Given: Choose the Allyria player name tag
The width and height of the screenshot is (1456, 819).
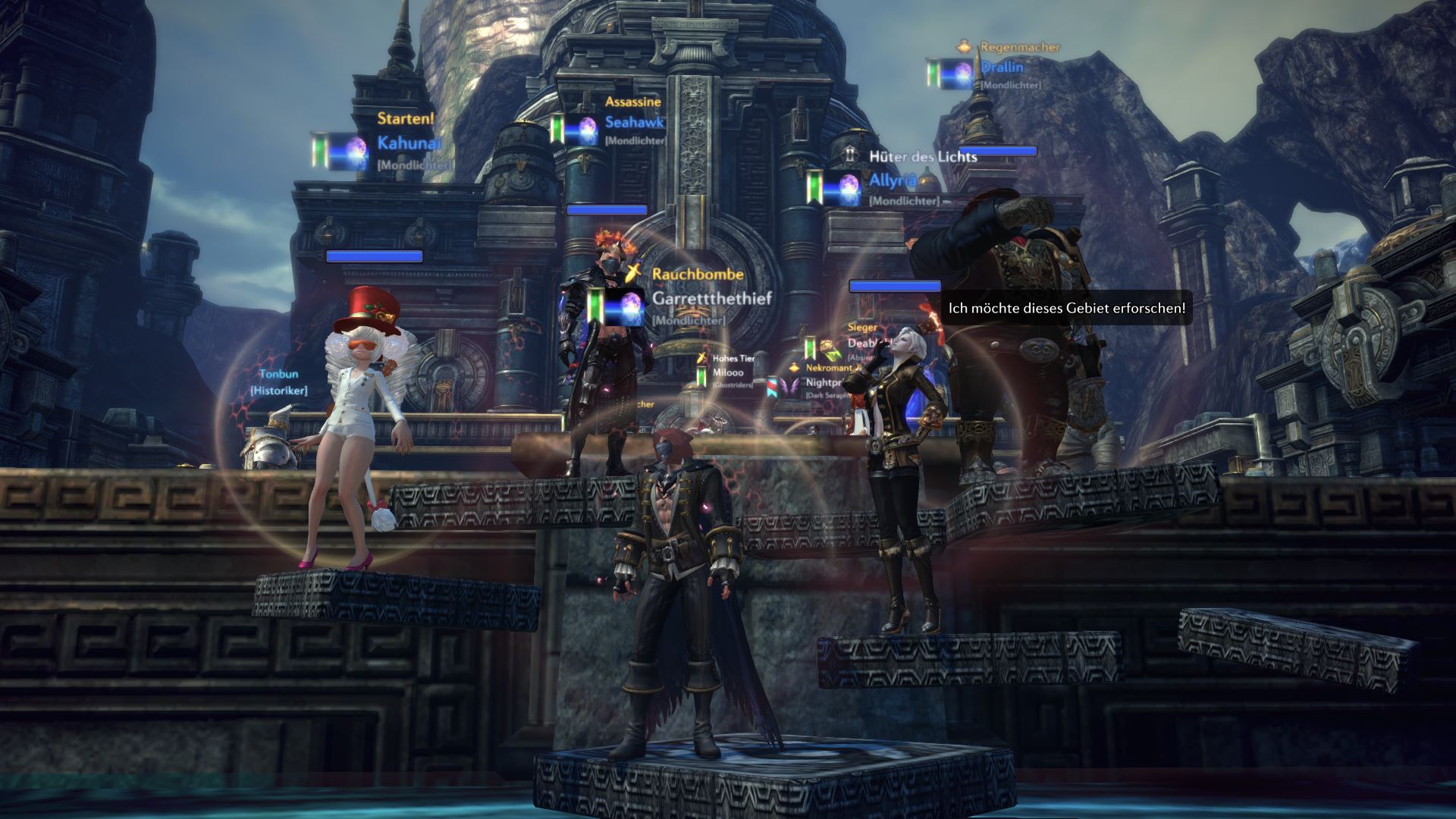Looking at the screenshot, I should pos(893,180).
